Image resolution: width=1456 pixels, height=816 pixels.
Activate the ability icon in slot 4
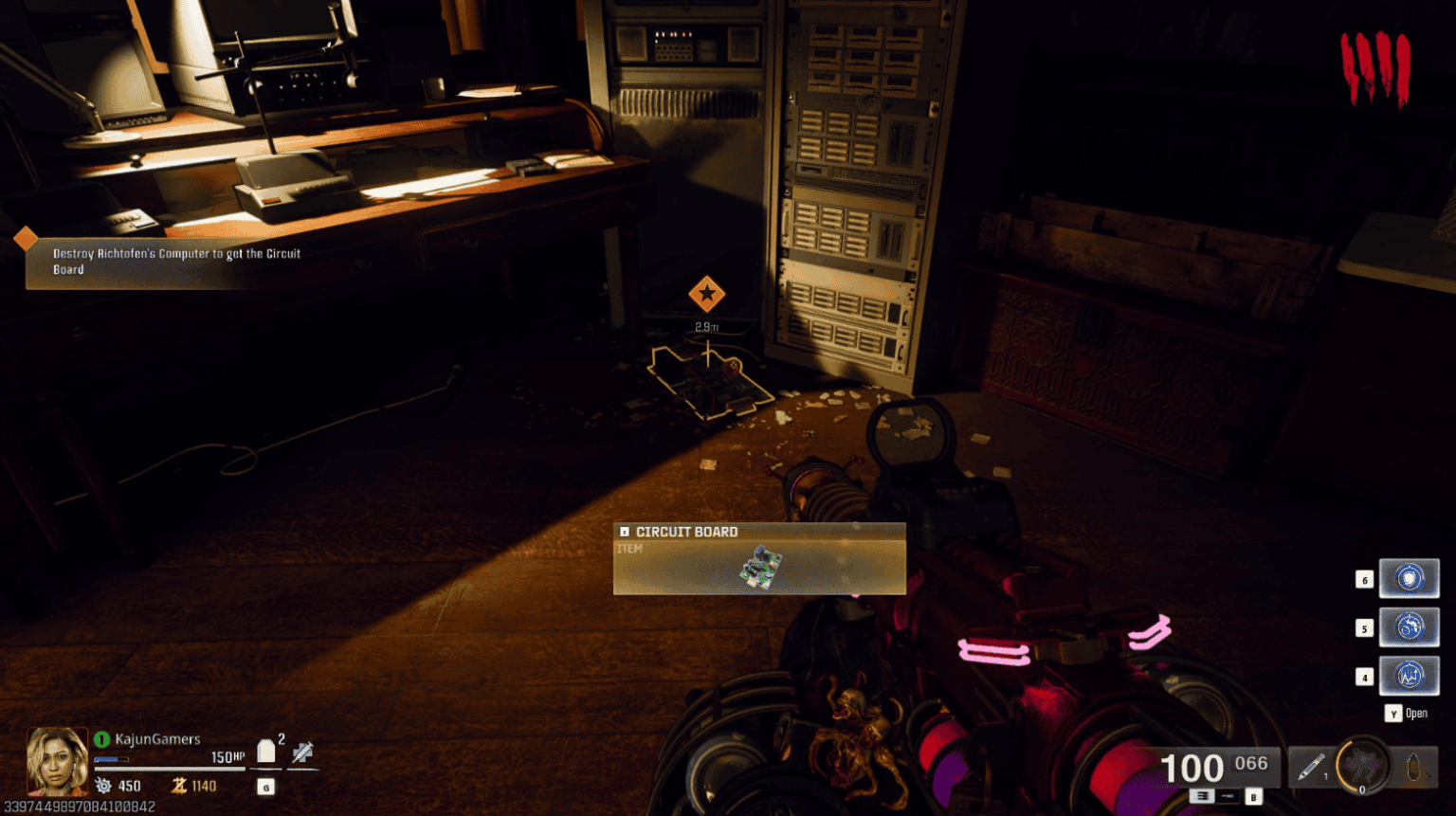[1409, 677]
